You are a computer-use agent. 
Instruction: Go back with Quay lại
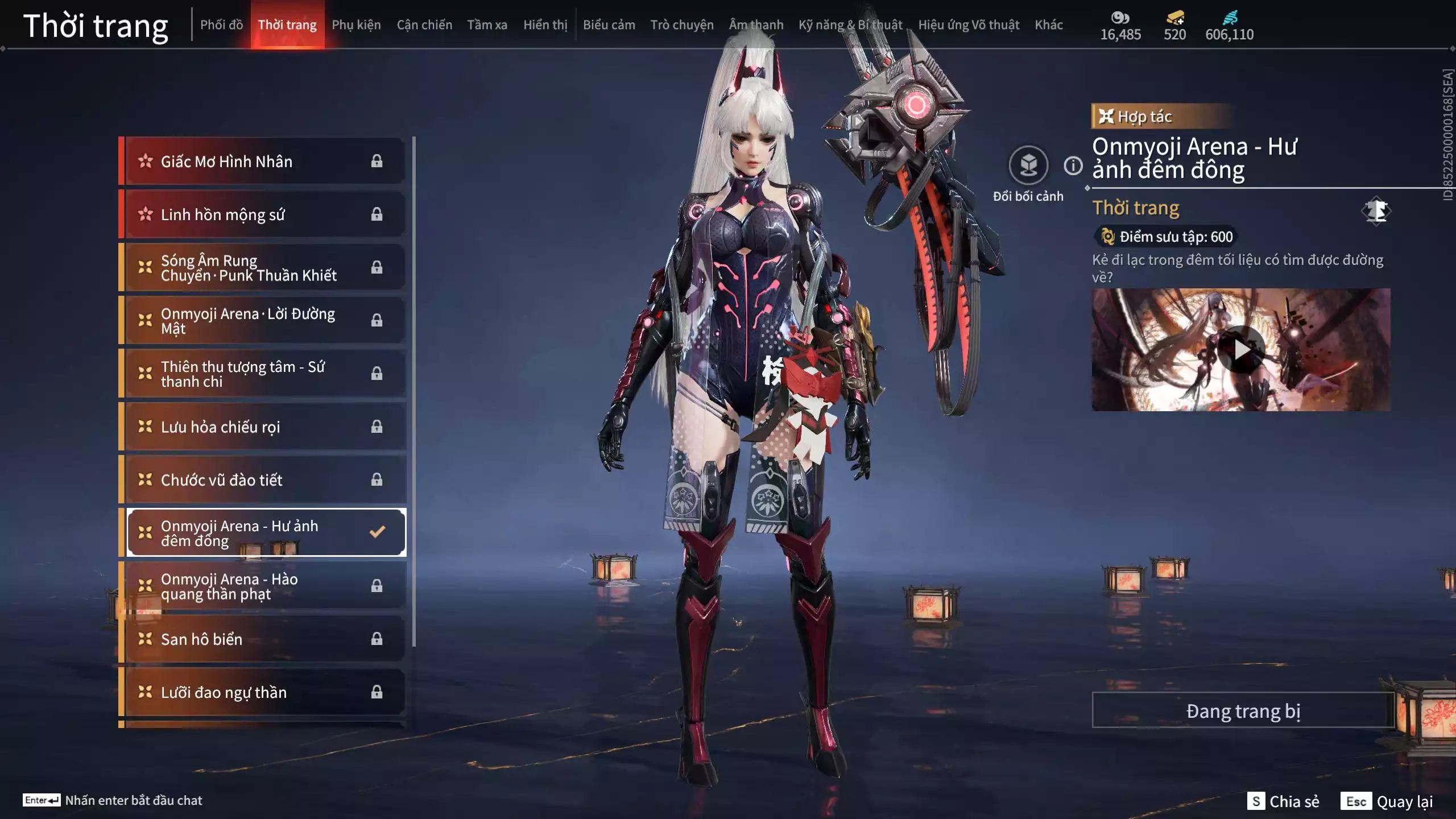1387,801
